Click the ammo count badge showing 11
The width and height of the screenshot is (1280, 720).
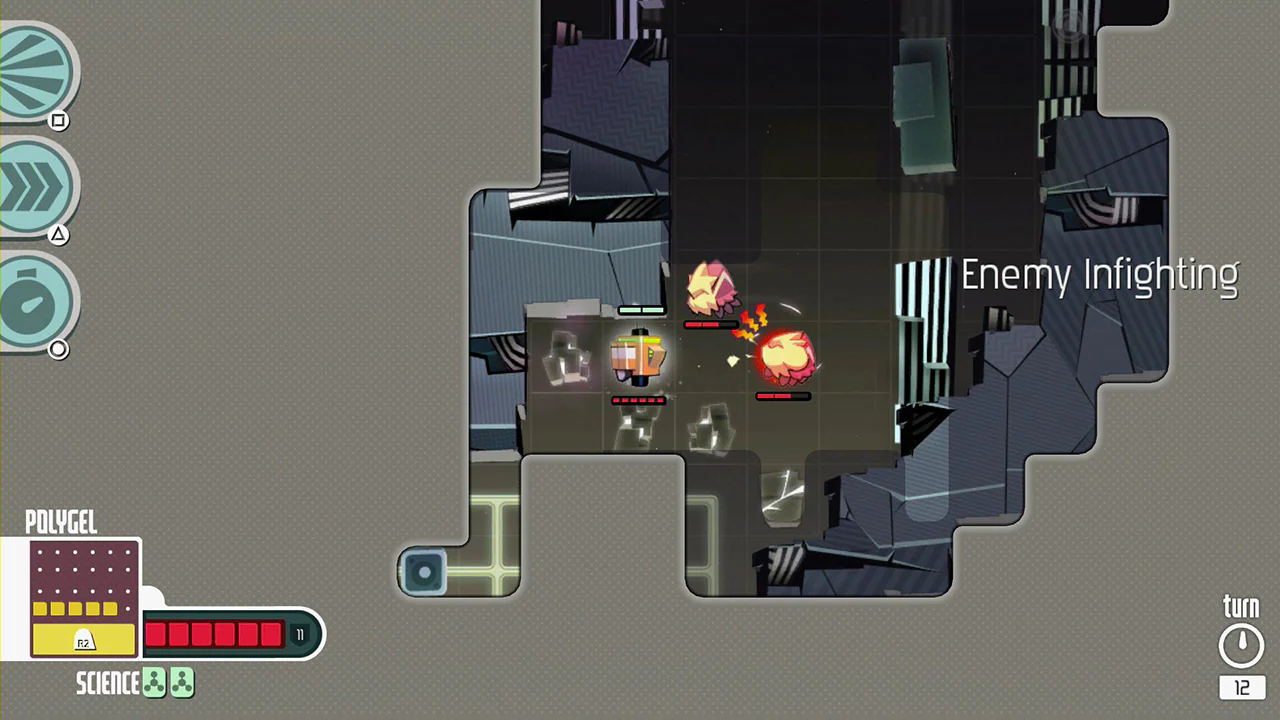point(299,633)
